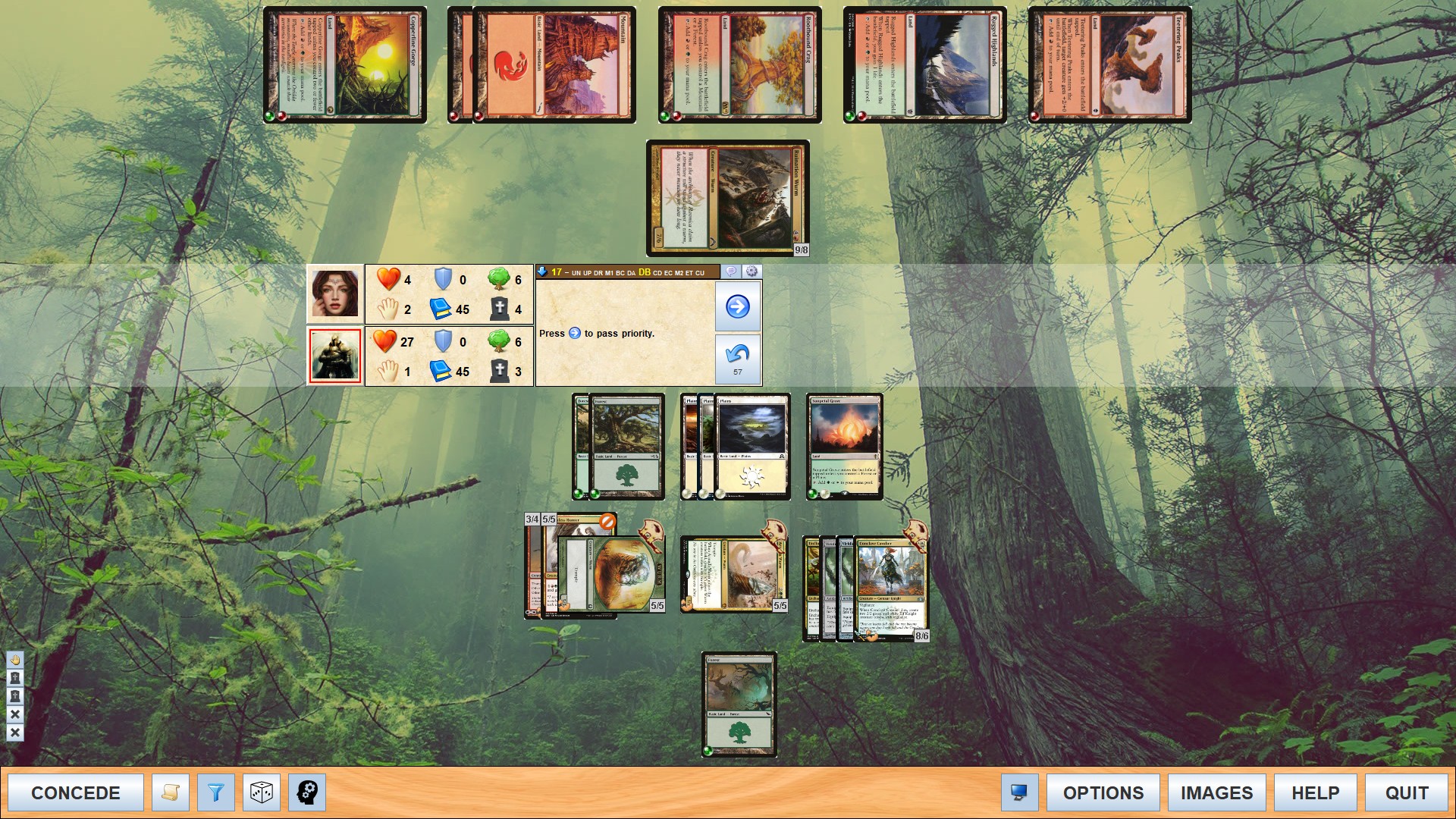Select the Forest card in hand

click(x=739, y=704)
